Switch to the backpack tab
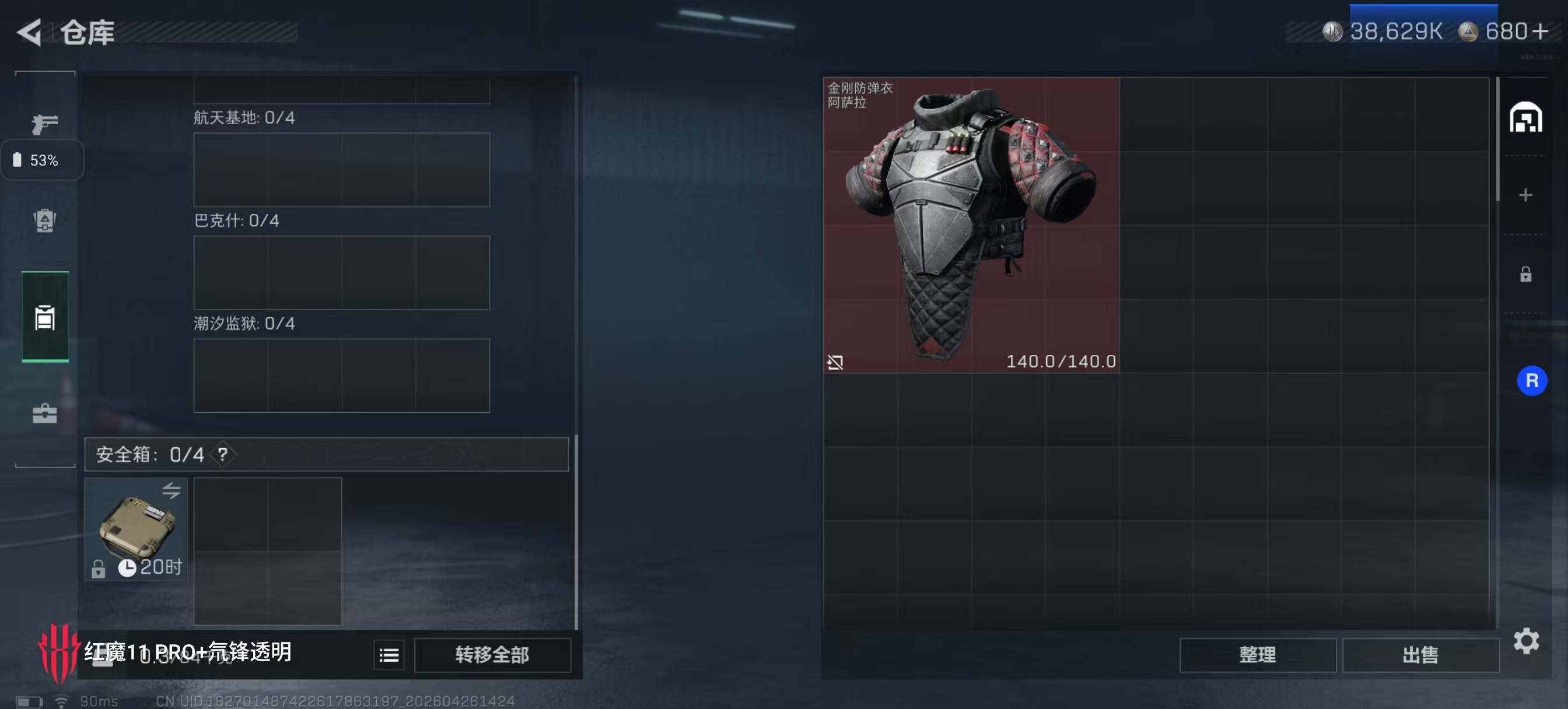 click(44, 220)
